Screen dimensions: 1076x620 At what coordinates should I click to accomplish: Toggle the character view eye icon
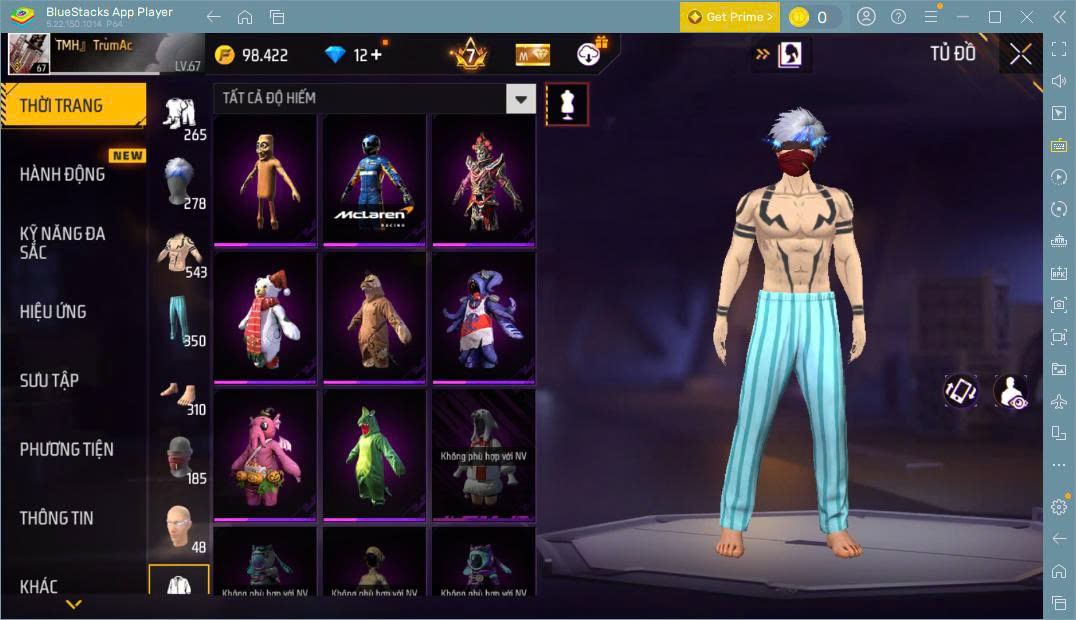1011,391
